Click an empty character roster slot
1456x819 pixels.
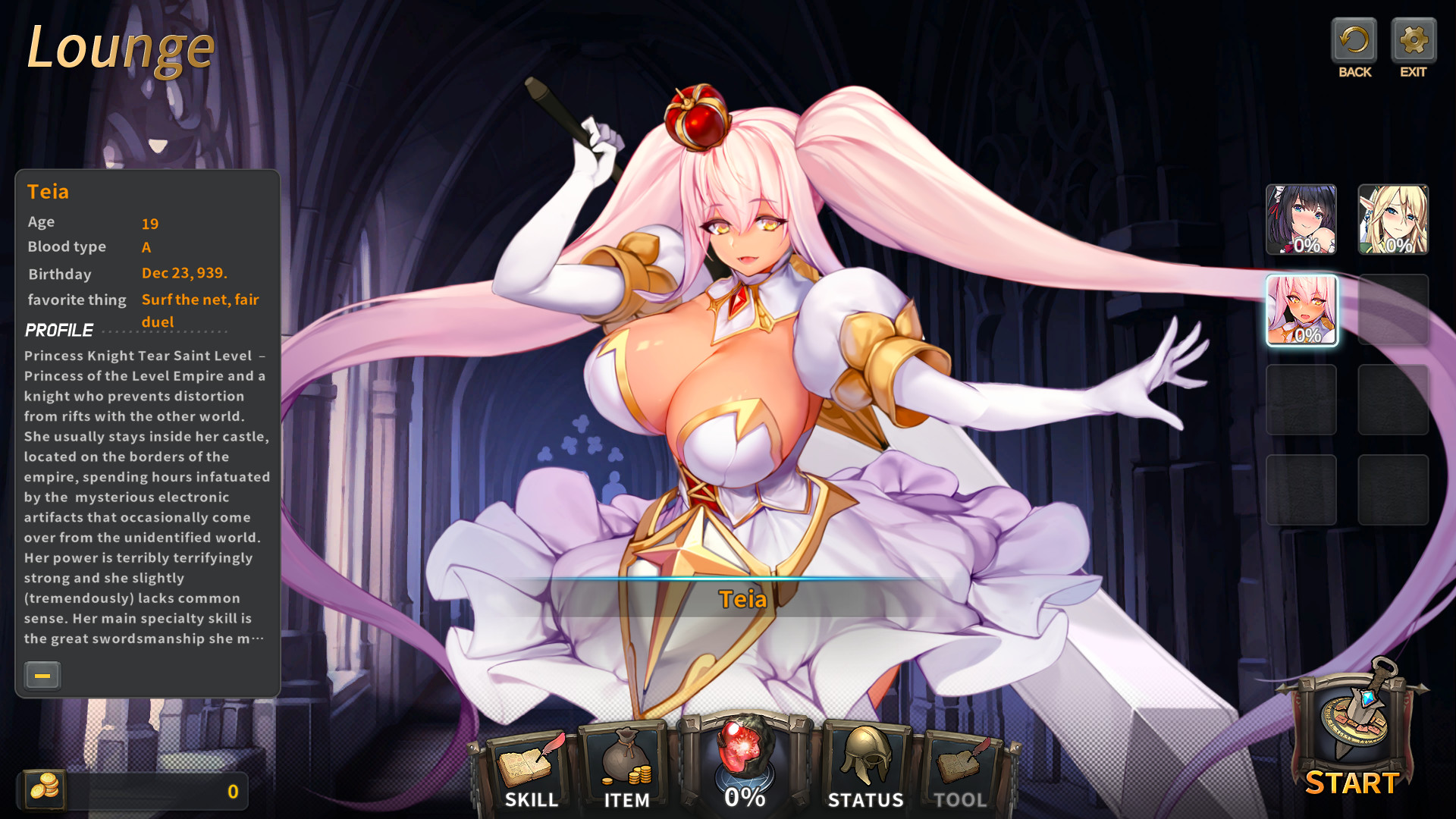(1301, 400)
